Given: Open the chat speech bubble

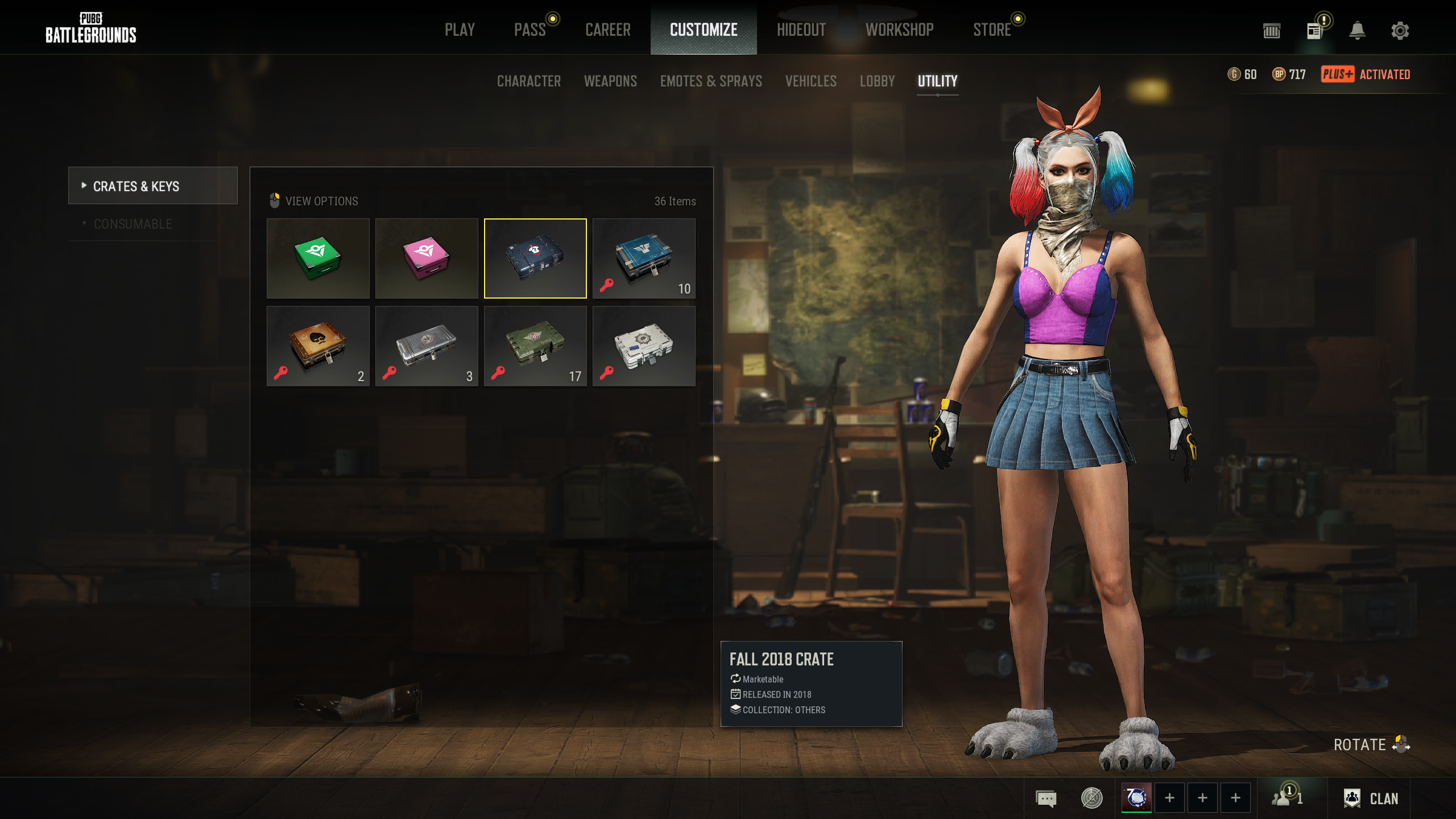Looking at the screenshot, I should coord(1046,799).
